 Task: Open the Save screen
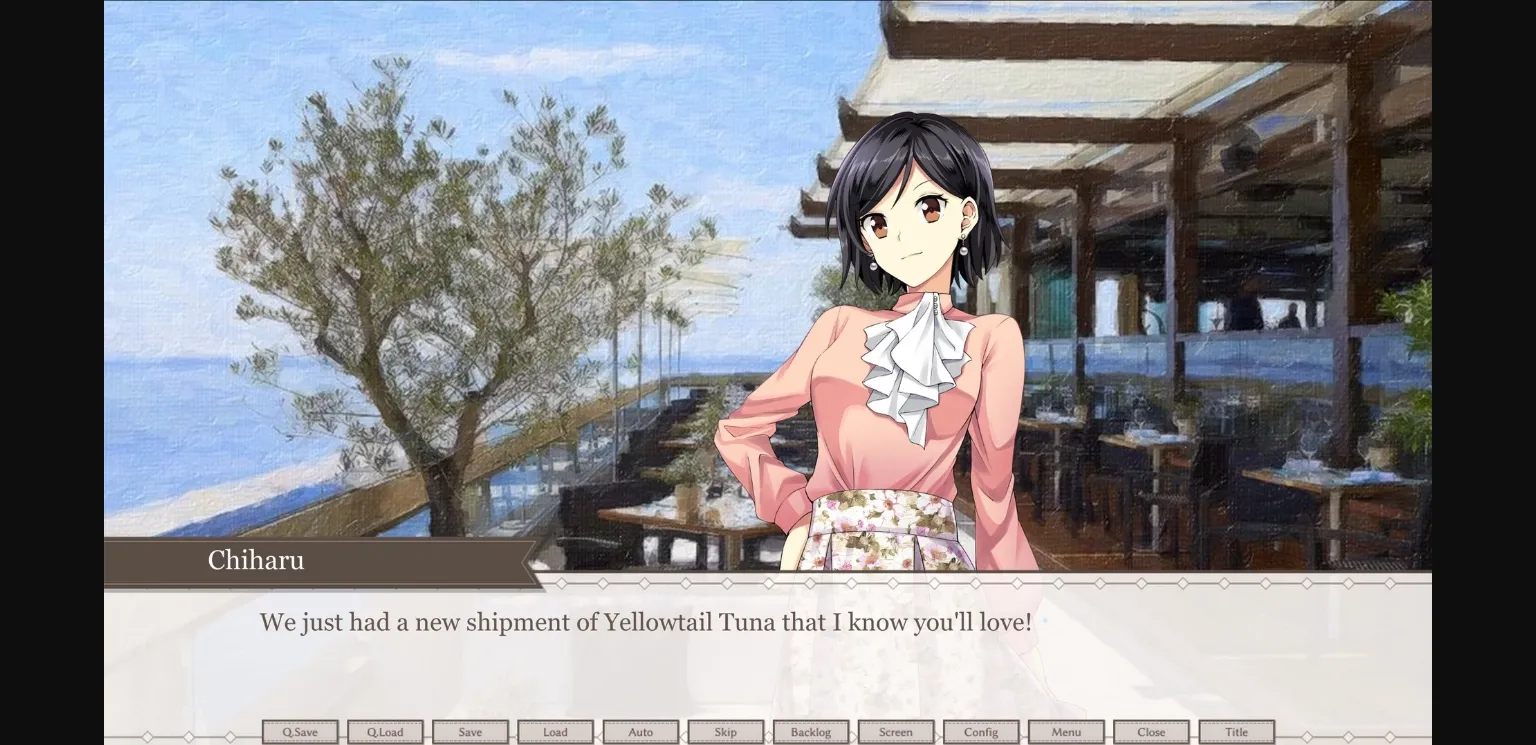(470, 731)
